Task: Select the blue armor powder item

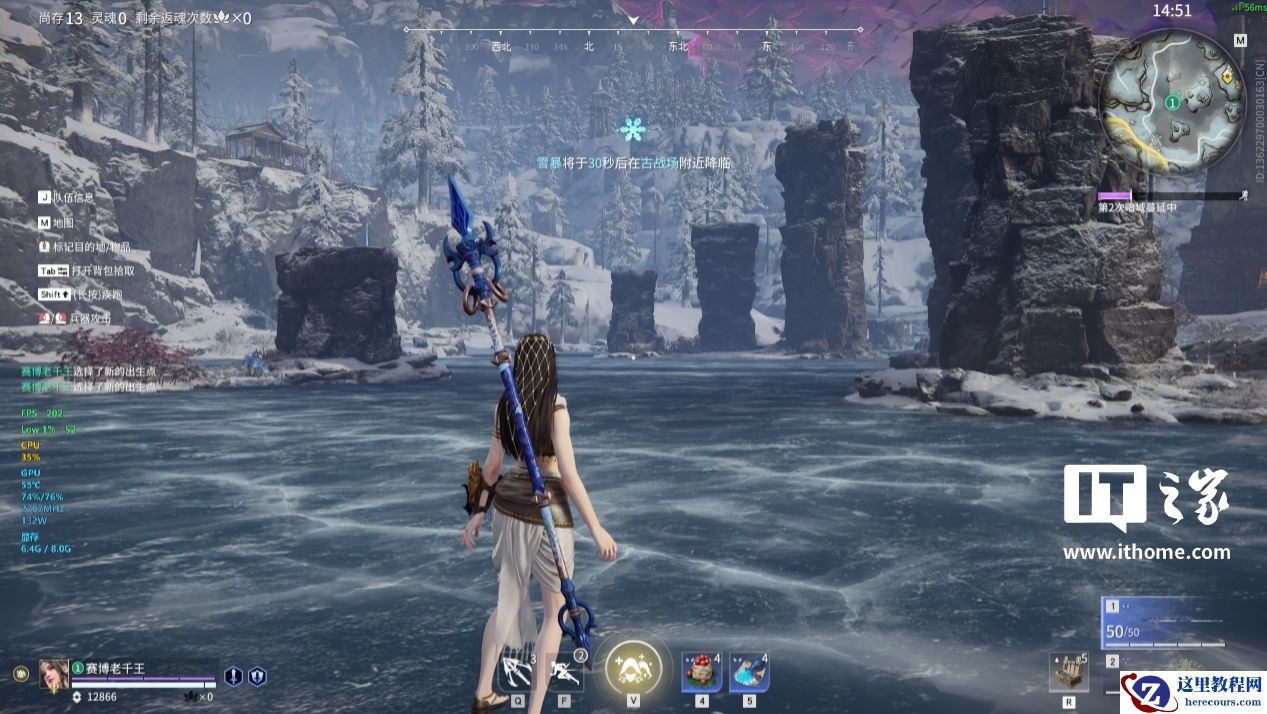Action: click(x=748, y=672)
